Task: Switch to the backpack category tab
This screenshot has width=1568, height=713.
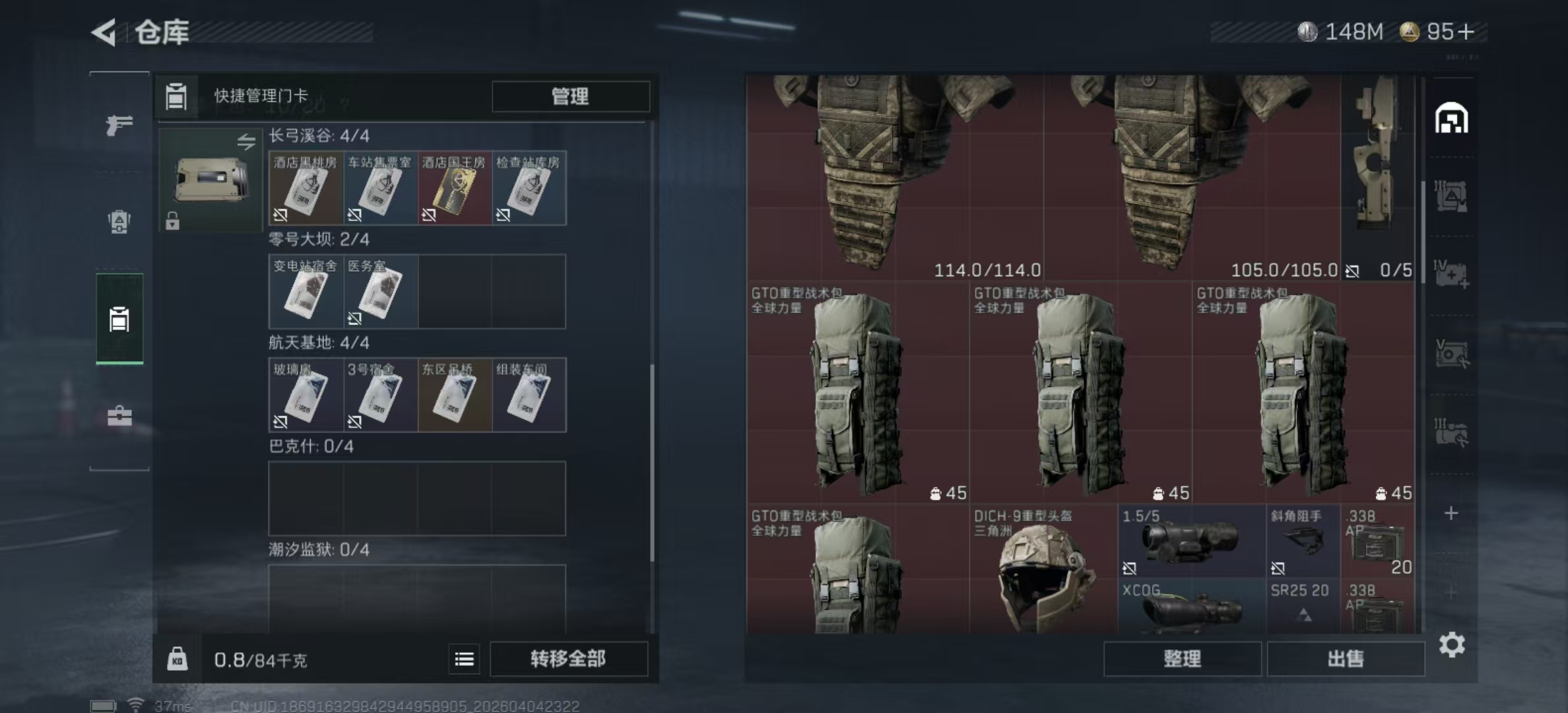Action: click(x=119, y=222)
